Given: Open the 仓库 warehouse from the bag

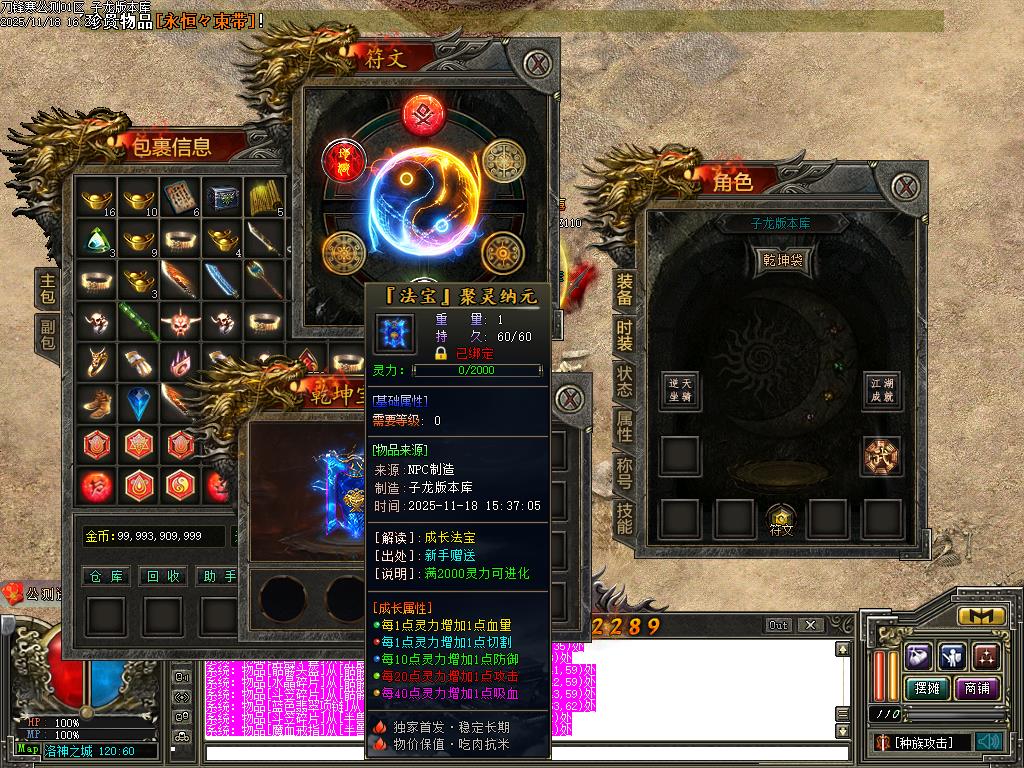Looking at the screenshot, I should (106, 576).
